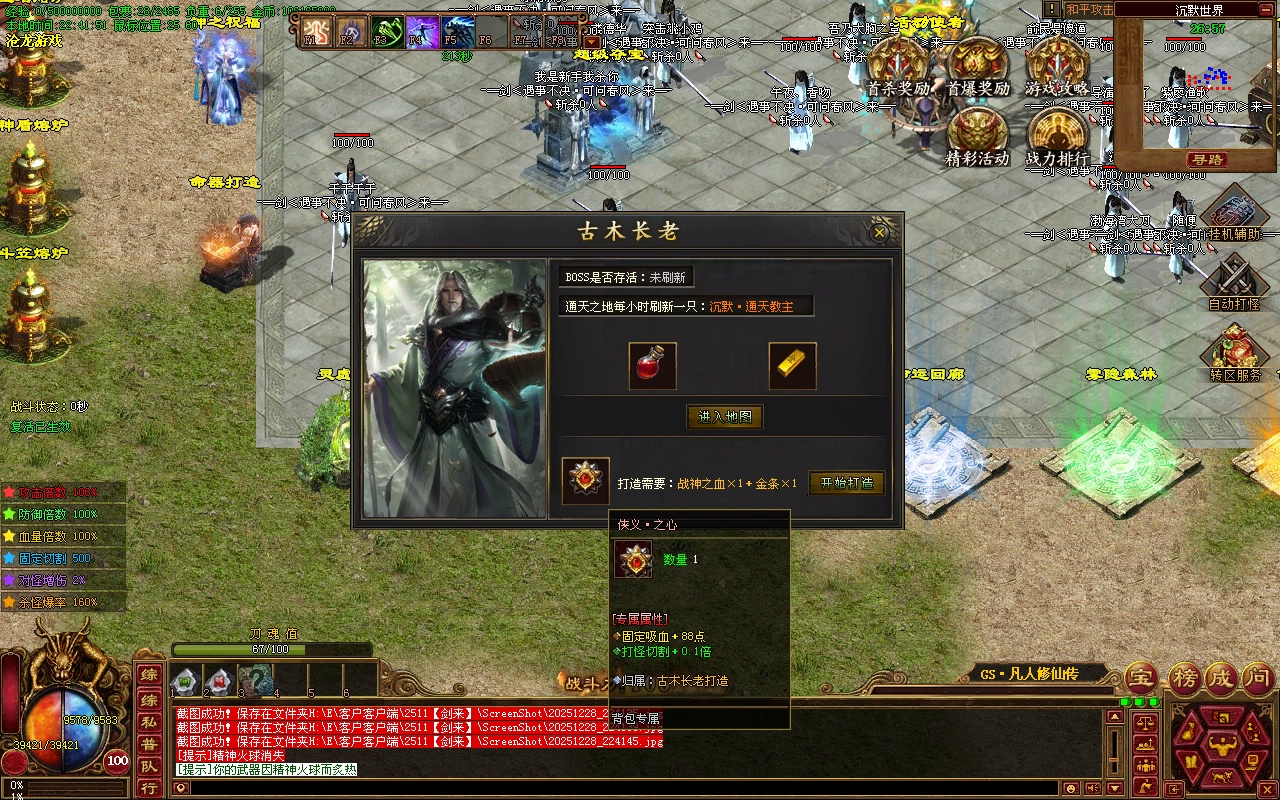The image size is (1280, 800).
Task: Click the 进入地图 button
Action: (725, 417)
